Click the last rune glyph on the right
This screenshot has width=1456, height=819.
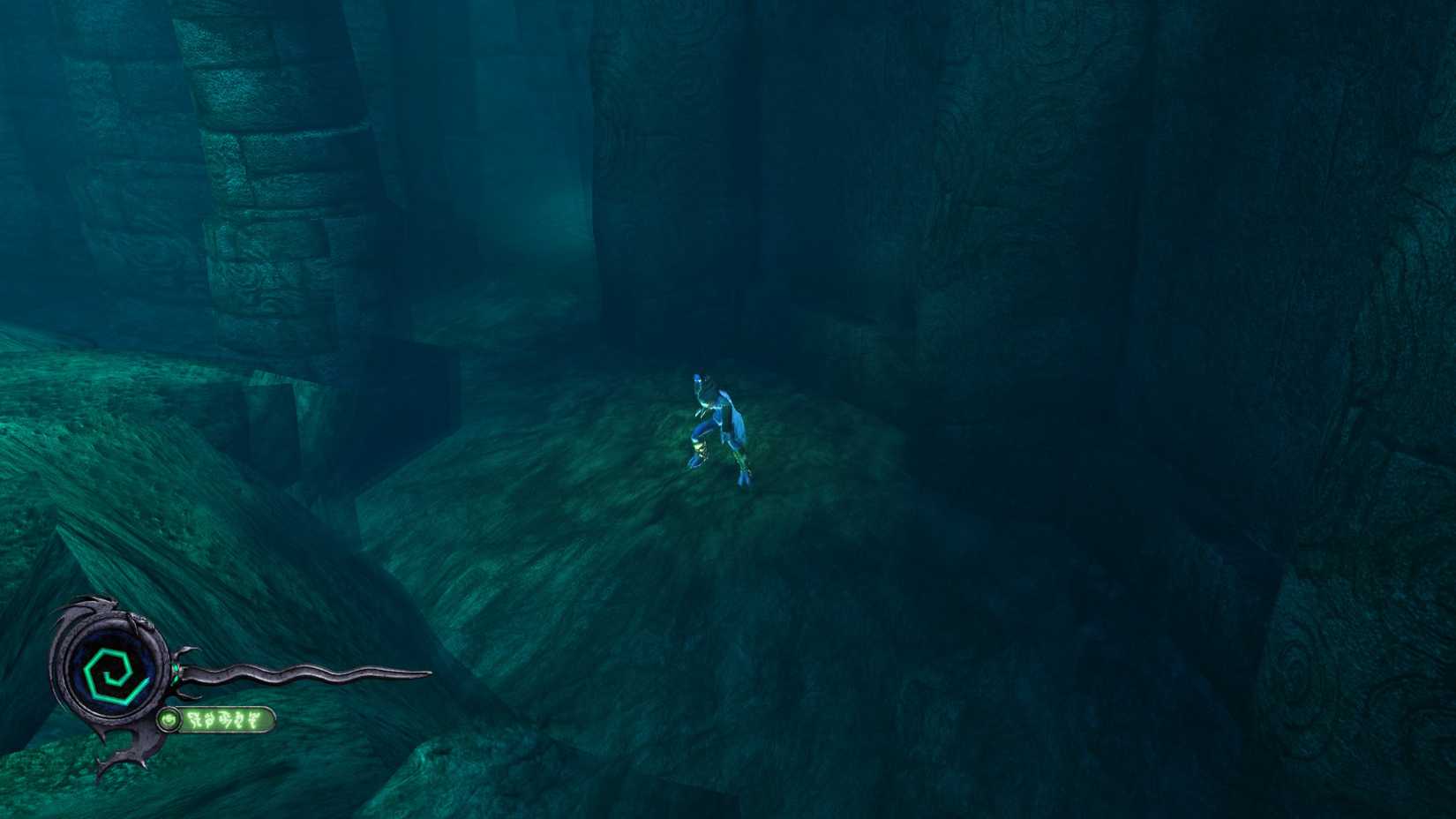[254, 718]
